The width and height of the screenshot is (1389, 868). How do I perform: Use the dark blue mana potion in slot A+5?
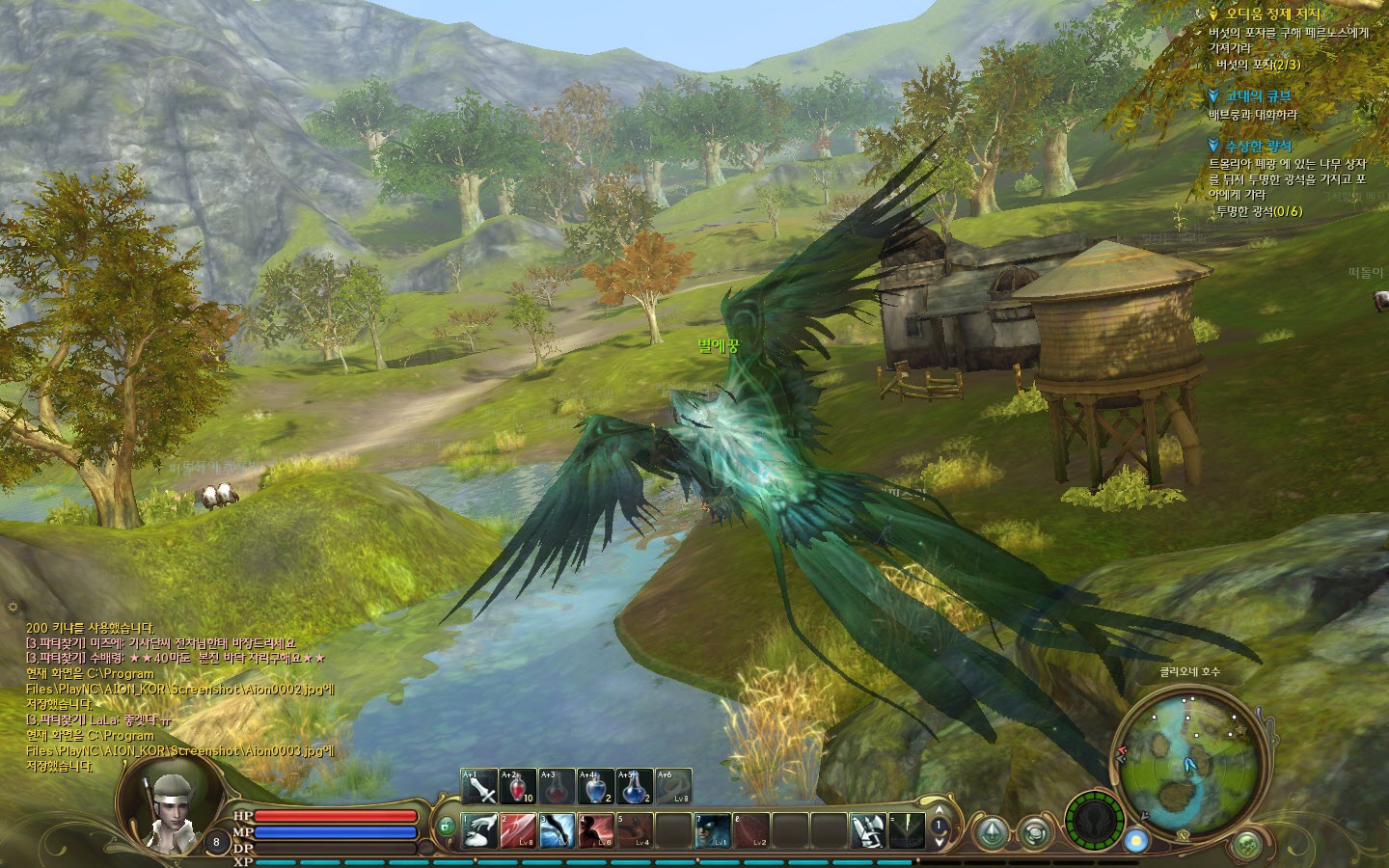tap(634, 787)
